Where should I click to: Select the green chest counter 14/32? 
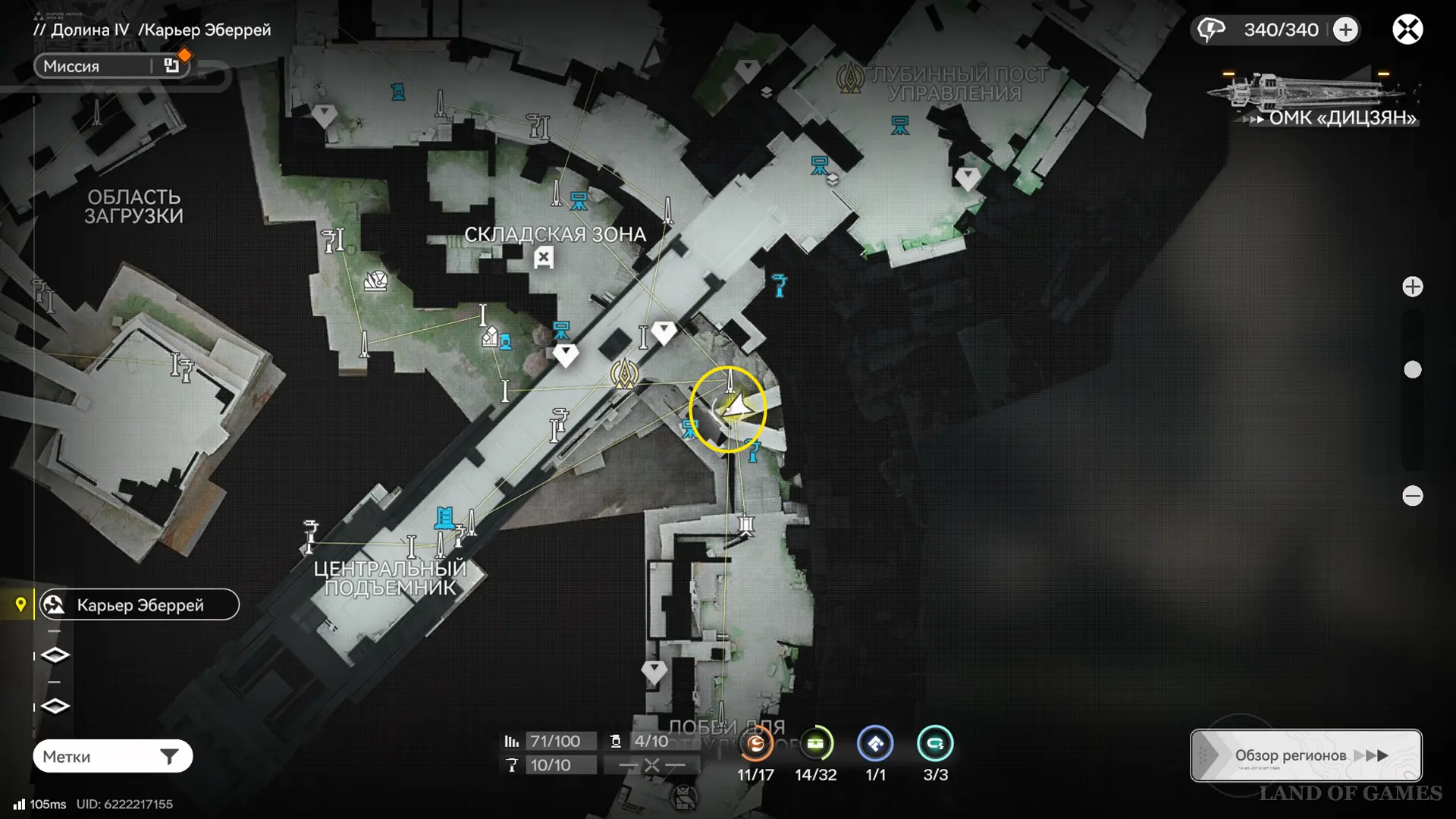pyautogui.click(x=816, y=745)
